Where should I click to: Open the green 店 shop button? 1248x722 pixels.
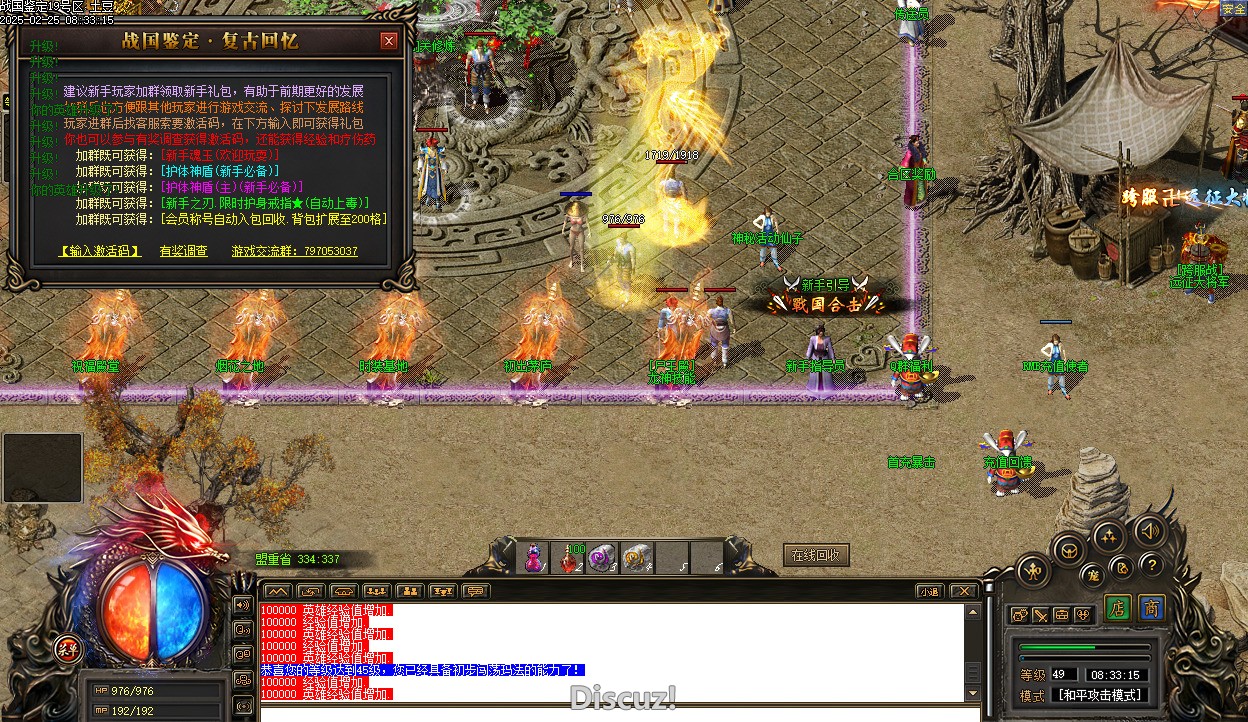tap(1118, 608)
